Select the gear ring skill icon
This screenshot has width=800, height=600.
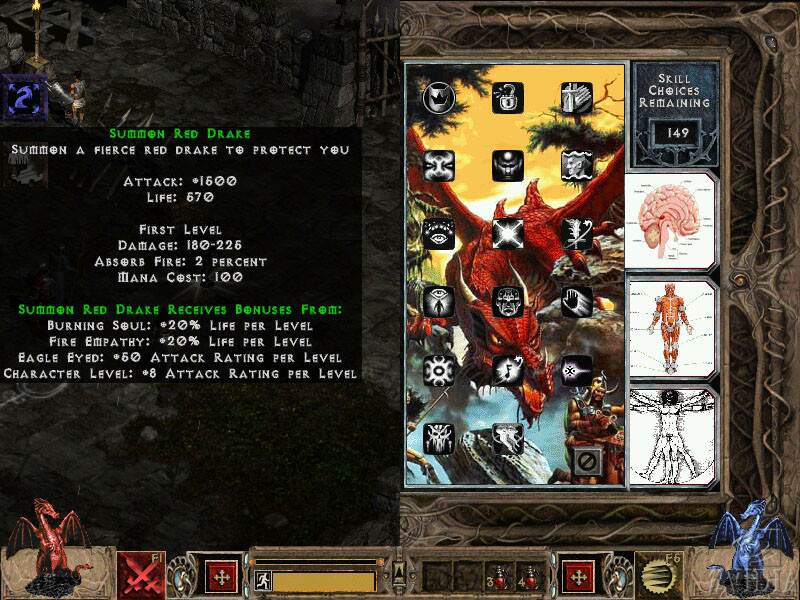pos(440,369)
